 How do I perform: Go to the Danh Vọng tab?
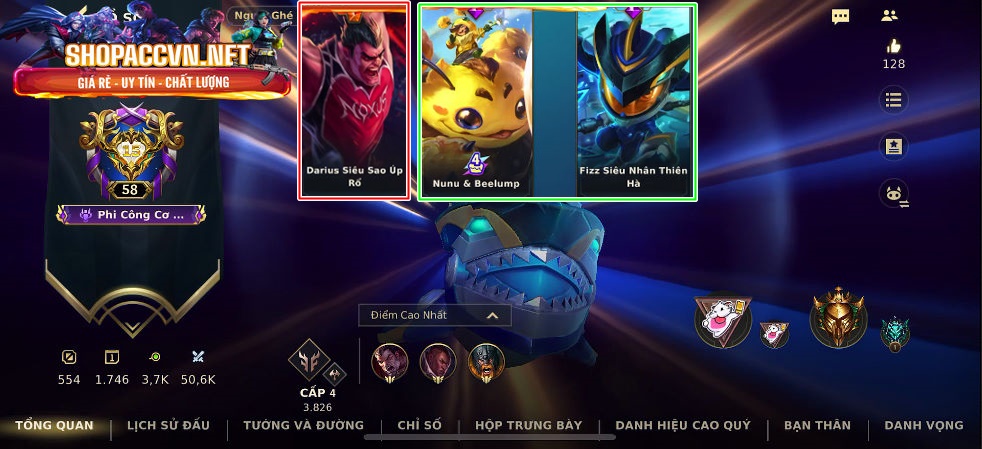coord(924,426)
